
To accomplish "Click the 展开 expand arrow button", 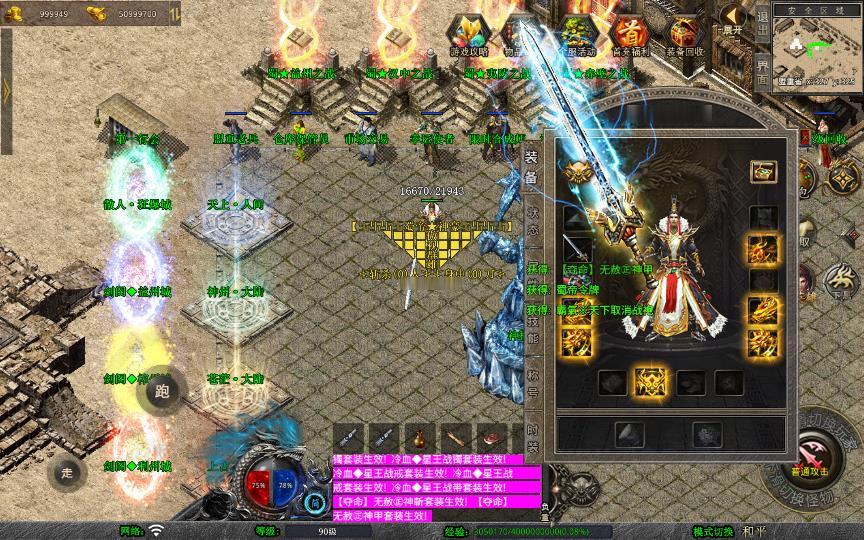I will tap(733, 20).
